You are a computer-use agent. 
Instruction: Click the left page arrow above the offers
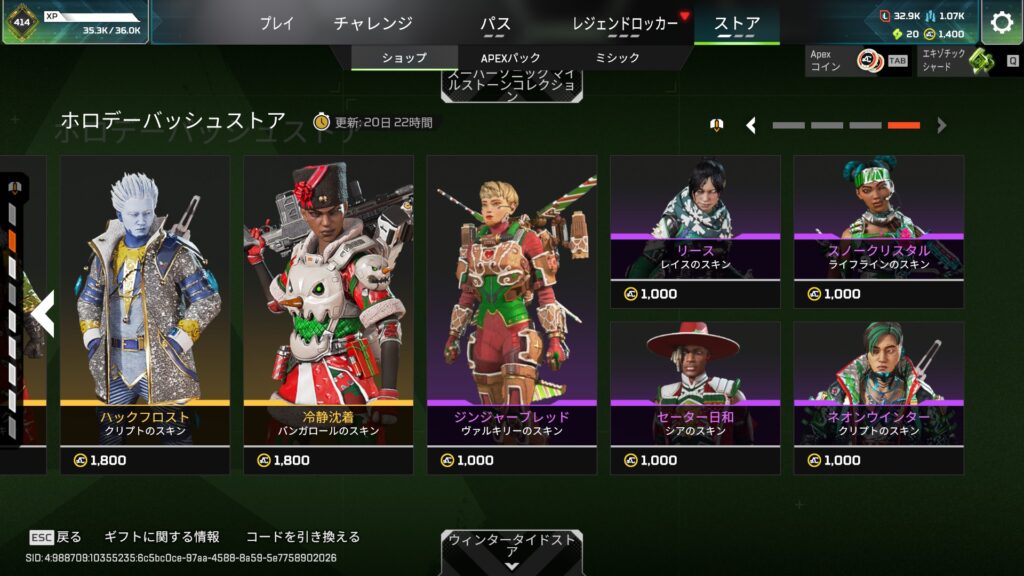751,125
